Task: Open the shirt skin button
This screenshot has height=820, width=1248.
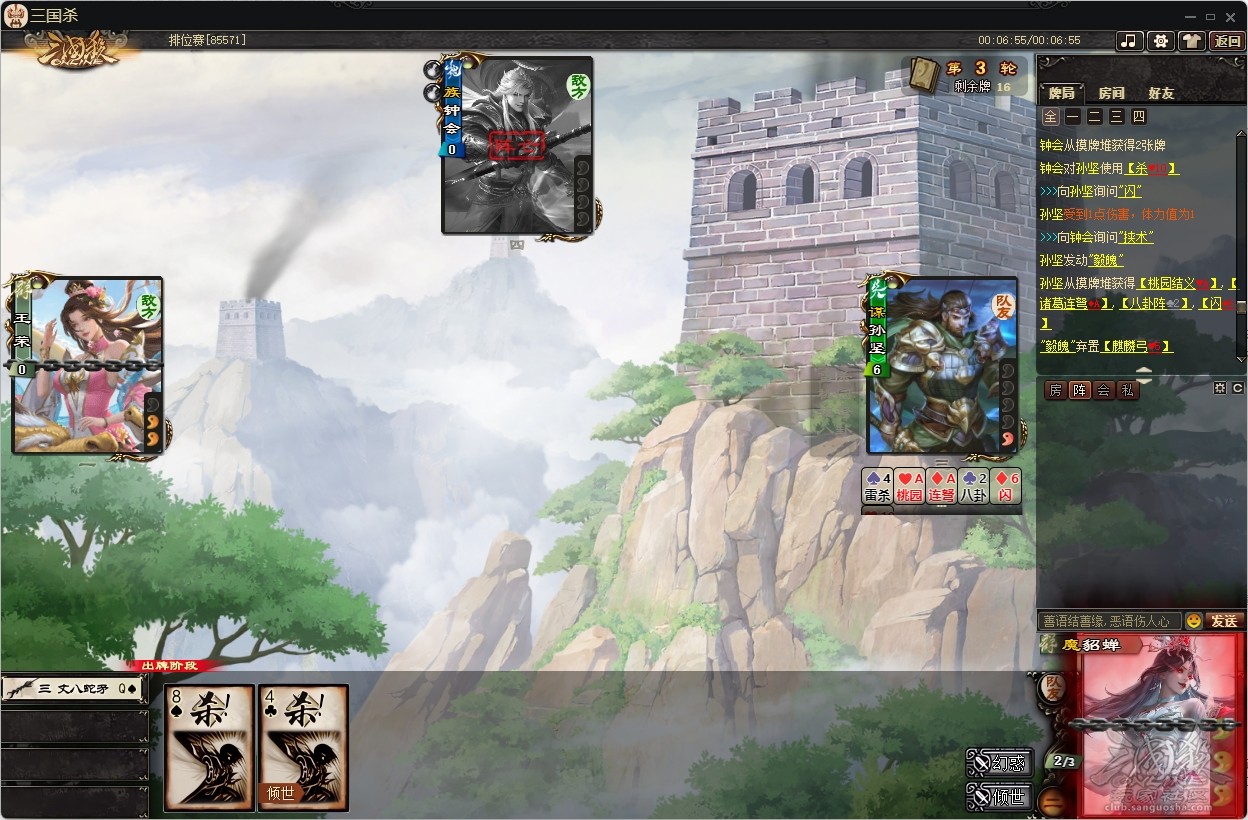Action: (x=1191, y=41)
